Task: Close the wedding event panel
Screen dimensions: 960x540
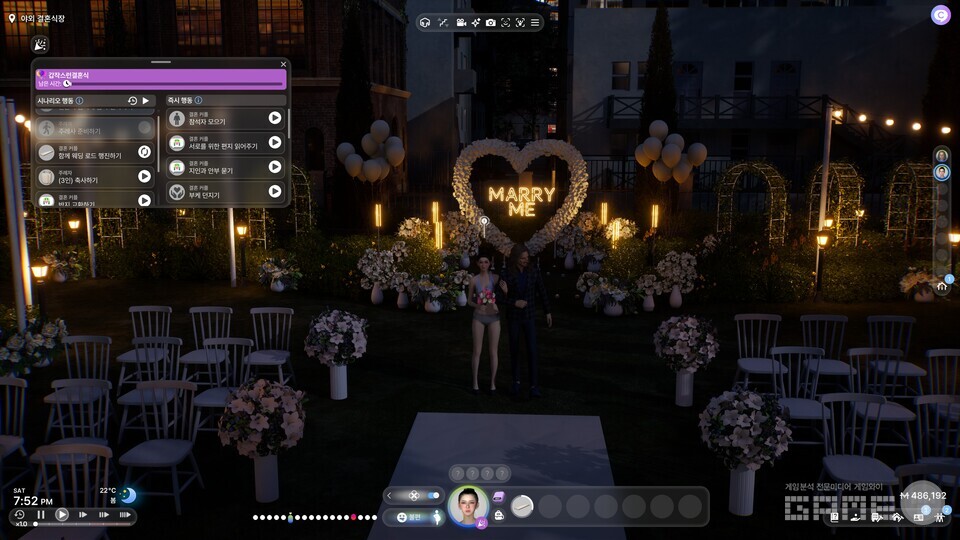Action: [283, 64]
